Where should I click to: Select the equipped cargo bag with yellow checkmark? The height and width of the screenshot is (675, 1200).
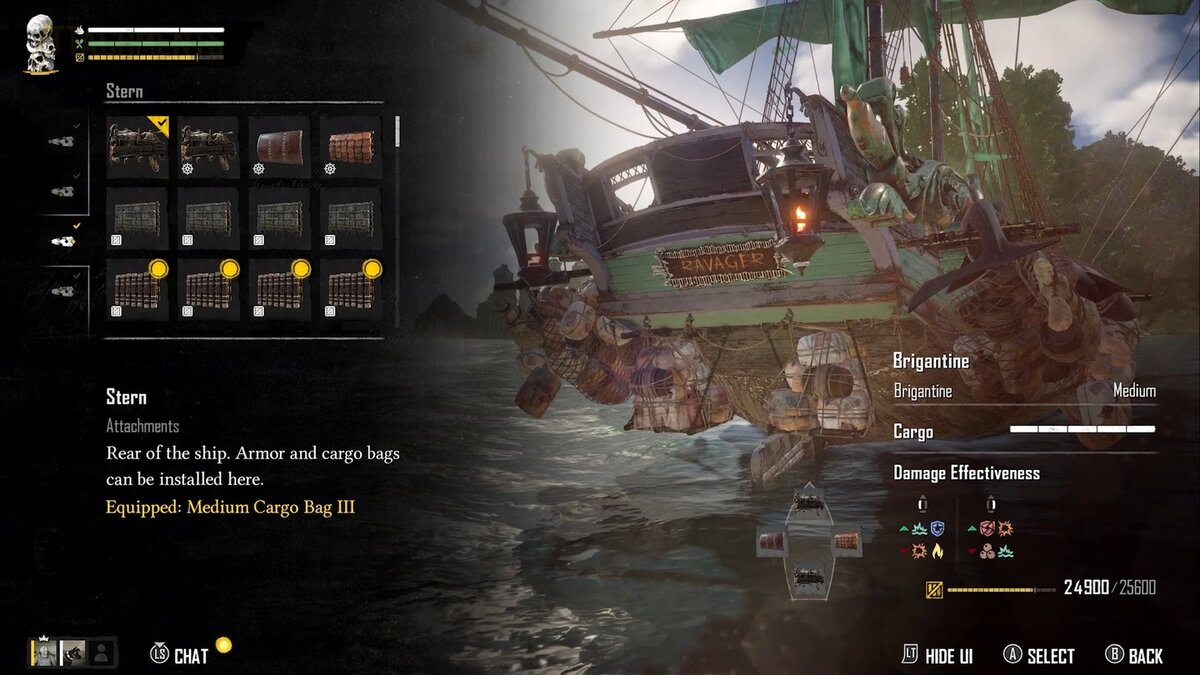(x=138, y=147)
